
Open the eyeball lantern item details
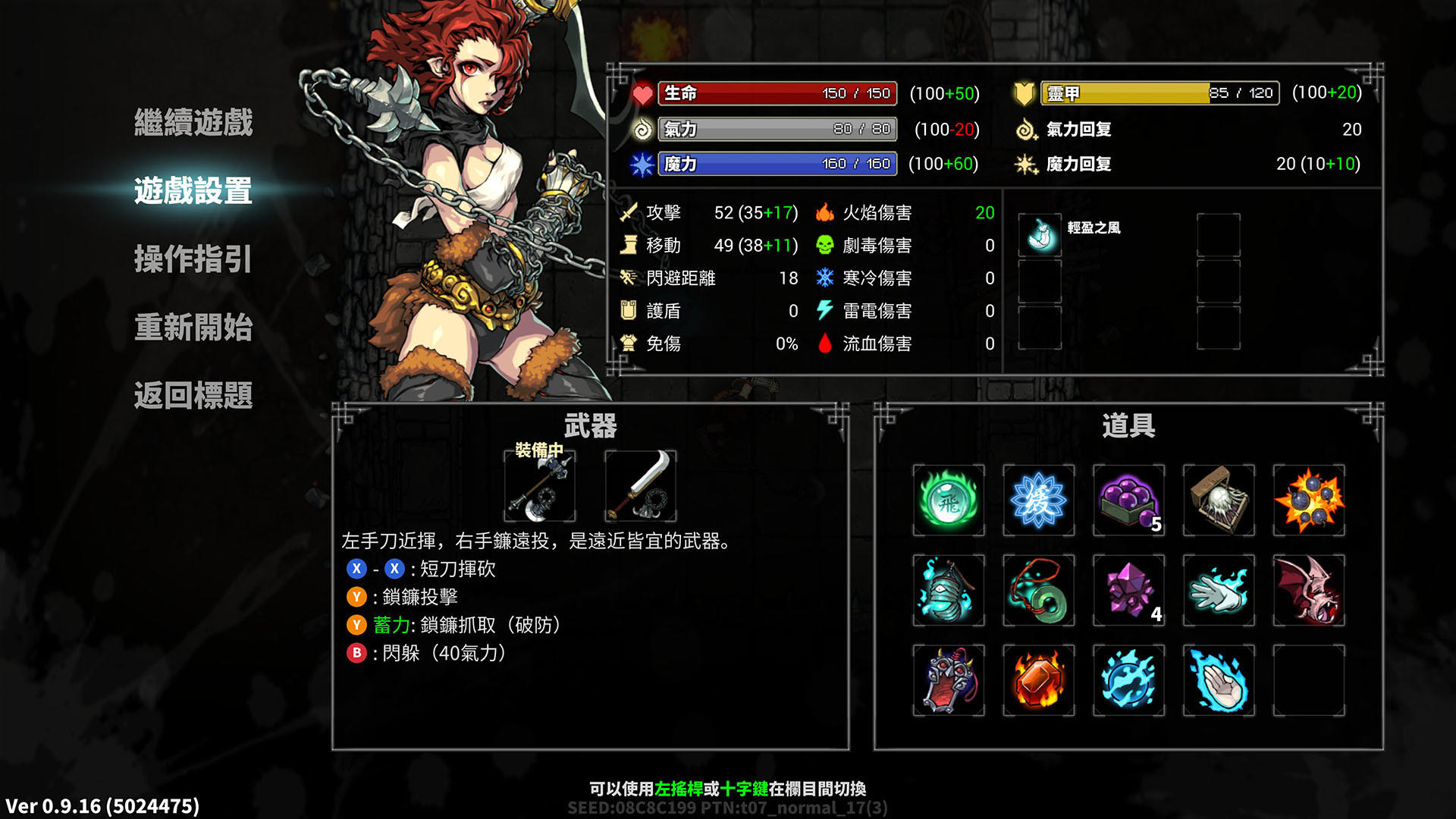click(948, 590)
